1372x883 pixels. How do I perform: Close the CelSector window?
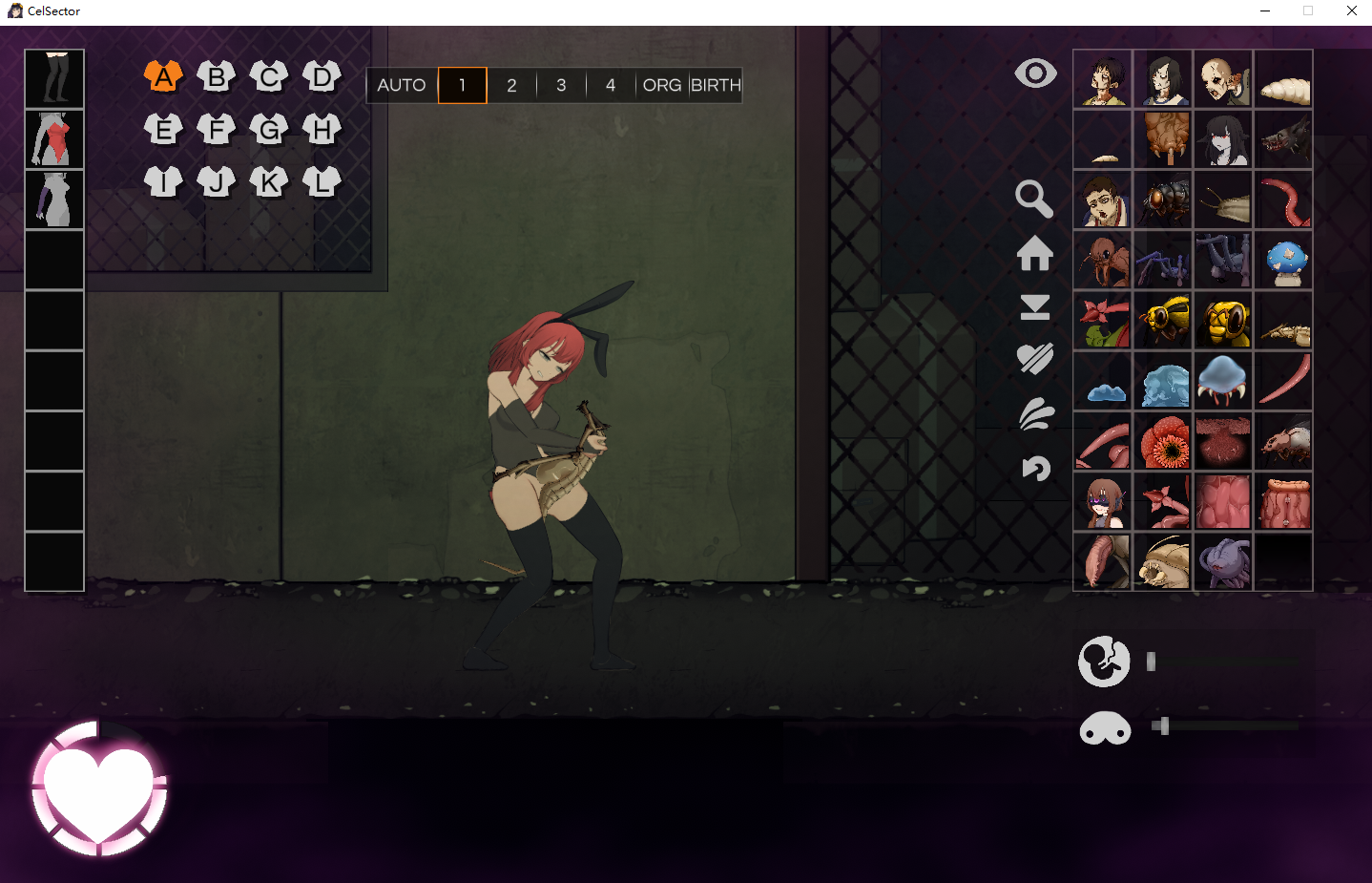click(1351, 11)
